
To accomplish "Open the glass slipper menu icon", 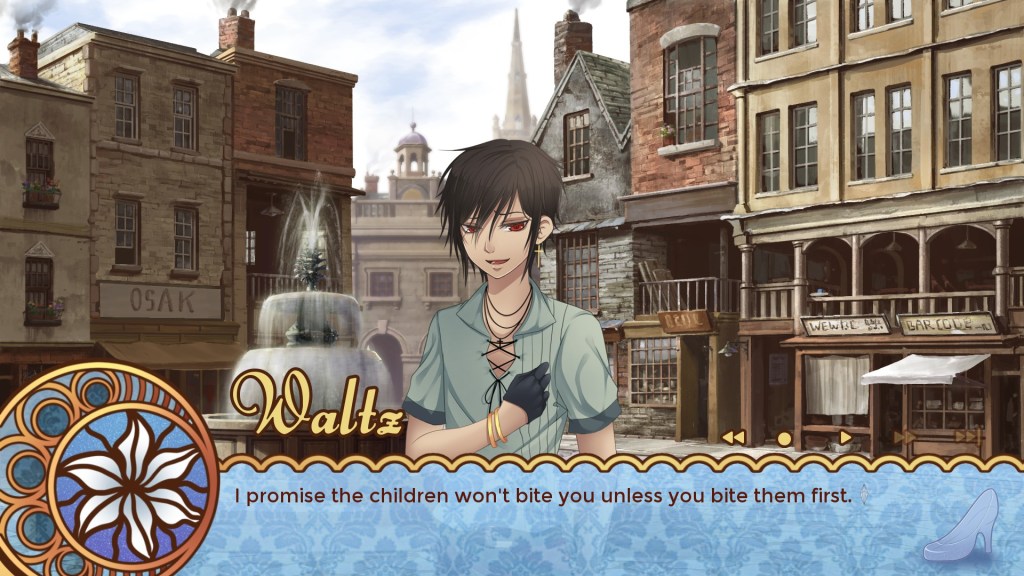I will click(x=960, y=526).
